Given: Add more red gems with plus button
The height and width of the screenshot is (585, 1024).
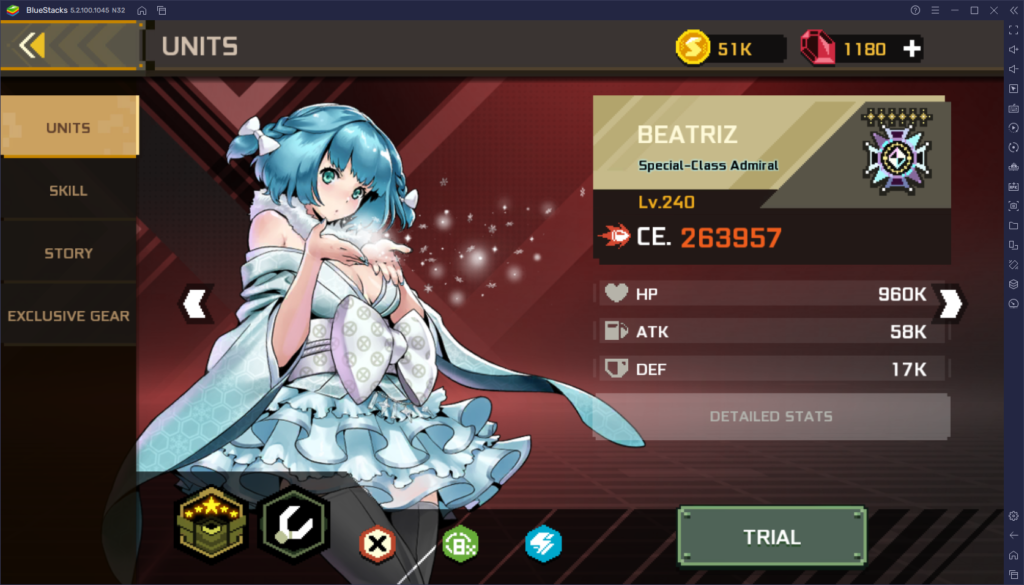Looking at the screenshot, I should (x=911, y=48).
